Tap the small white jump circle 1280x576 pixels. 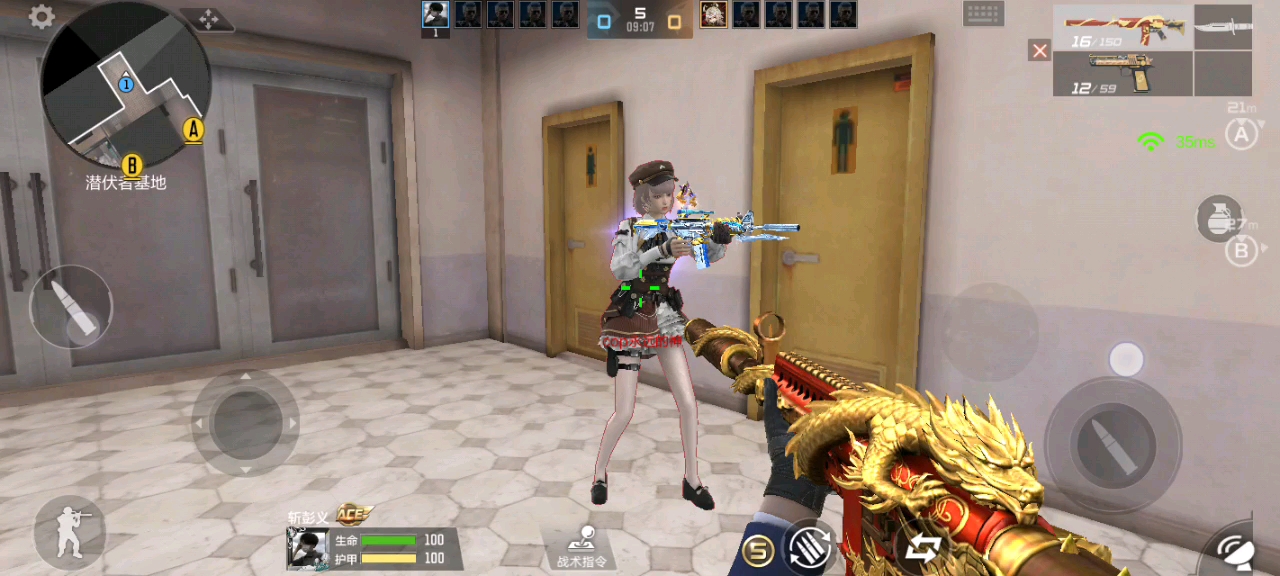1126,360
